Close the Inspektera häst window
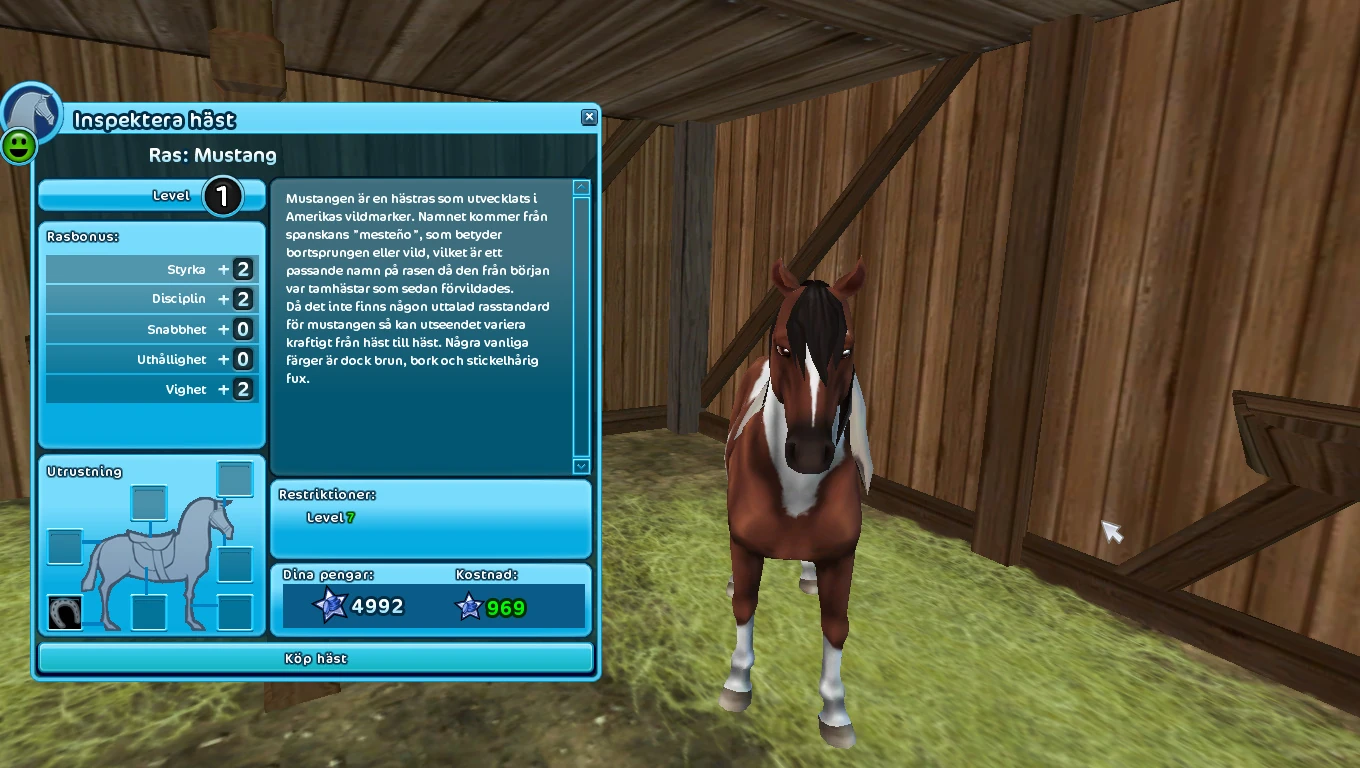The height and width of the screenshot is (768, 1360). (x=589, y=117)
